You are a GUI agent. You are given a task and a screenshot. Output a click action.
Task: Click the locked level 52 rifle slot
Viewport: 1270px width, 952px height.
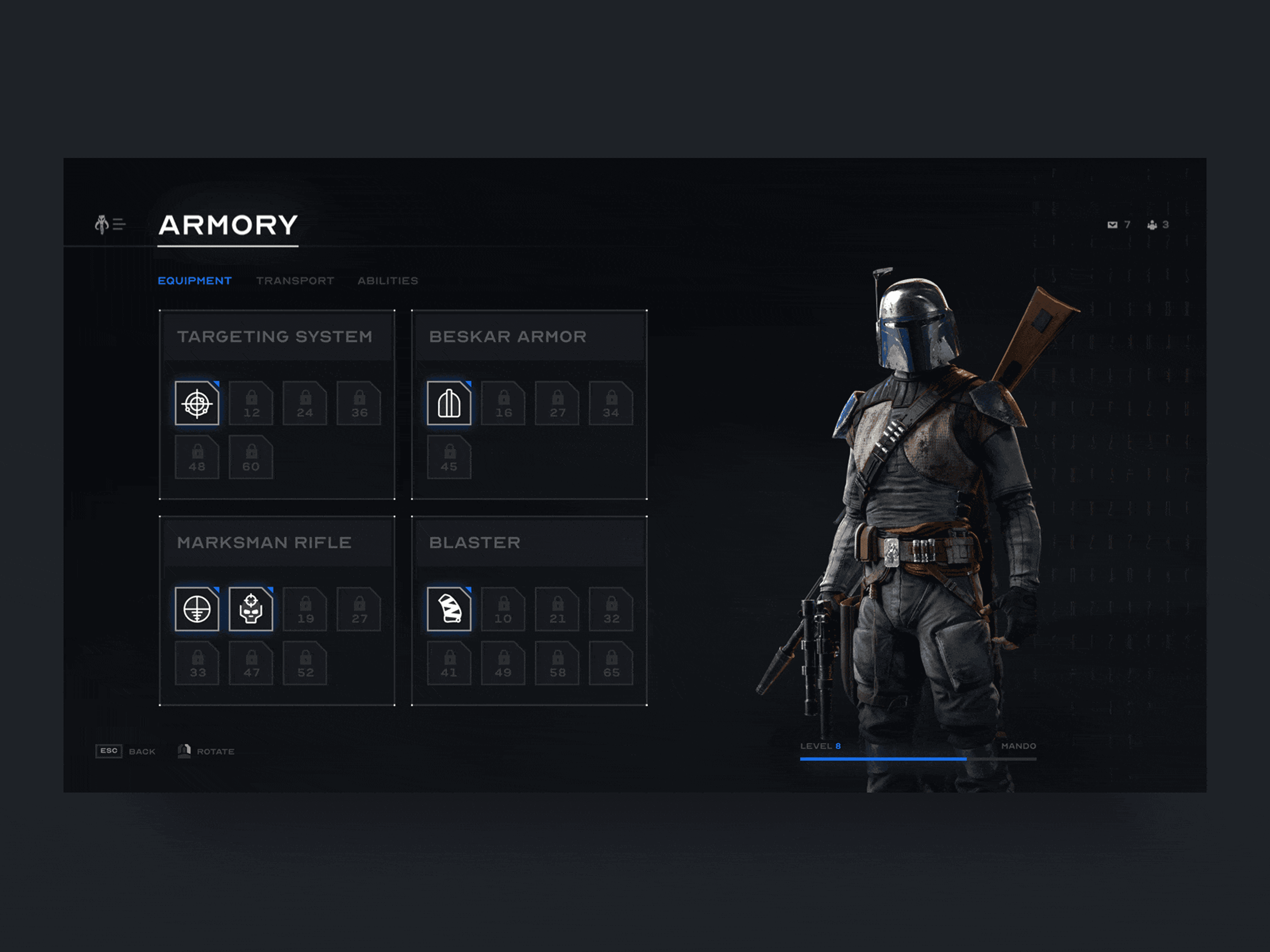(305, 663)
